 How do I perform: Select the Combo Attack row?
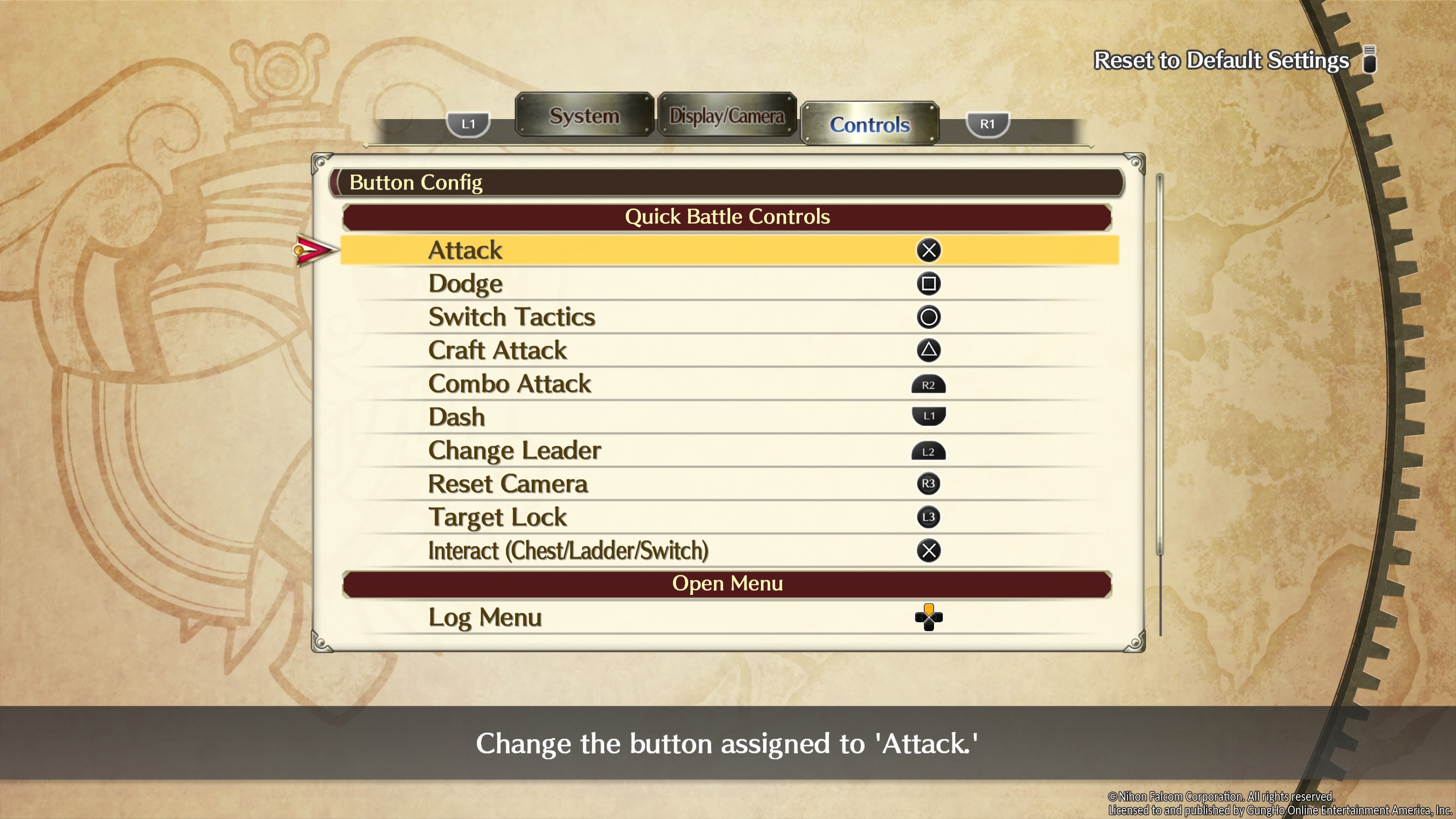(728, 384)
